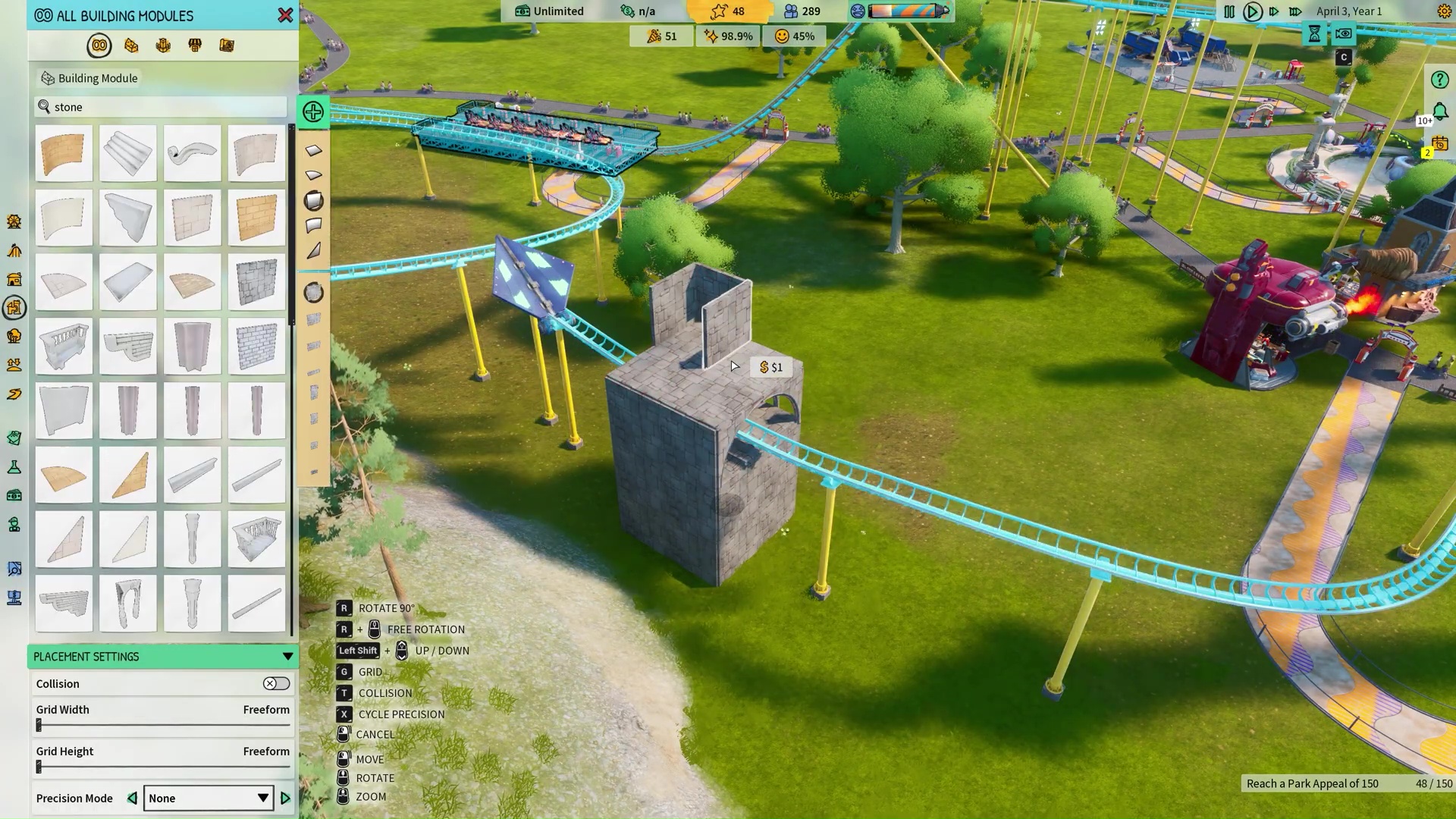The width and height of the screenshot is (1456, 819).
Task: Pause the game simulation
Action: [x=1229, y=11]
